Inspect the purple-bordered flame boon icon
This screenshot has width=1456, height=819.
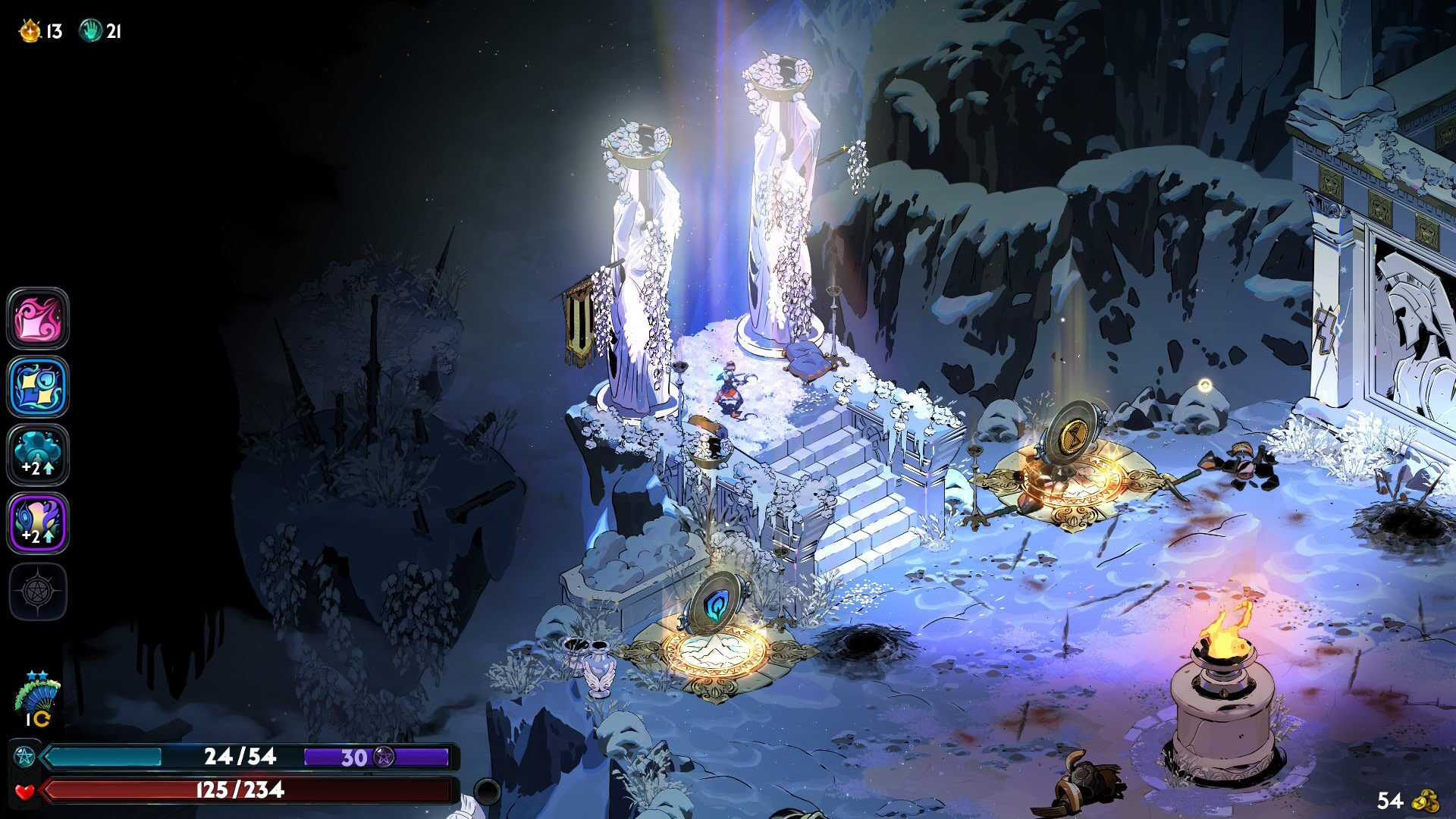[x=38, y=523]
